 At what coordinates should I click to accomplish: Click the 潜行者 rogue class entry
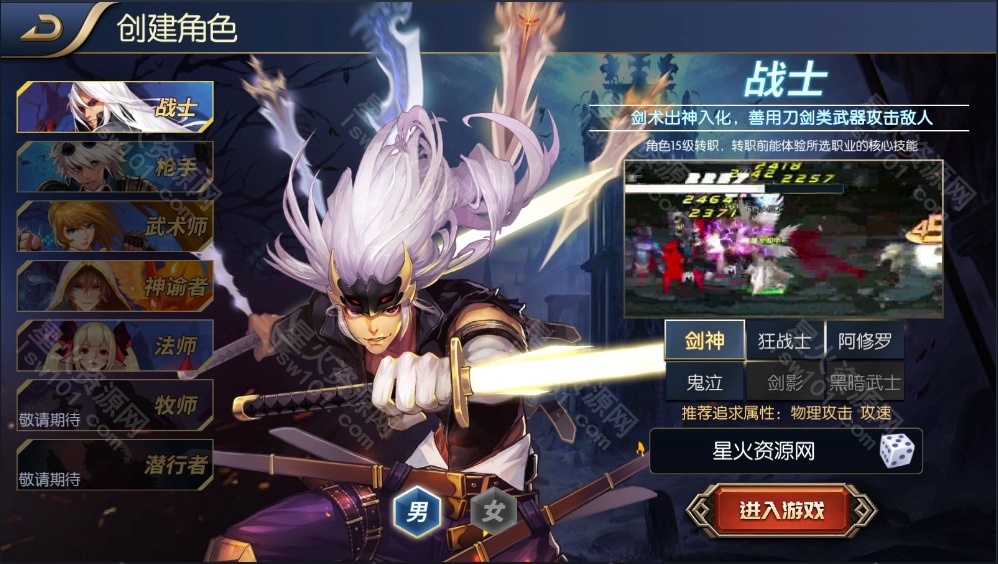(x=115, y=465)
